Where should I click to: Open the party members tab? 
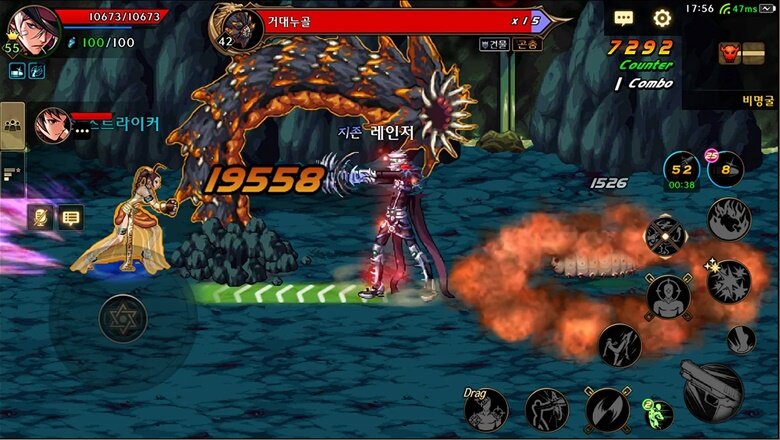[x=13, y=126]
